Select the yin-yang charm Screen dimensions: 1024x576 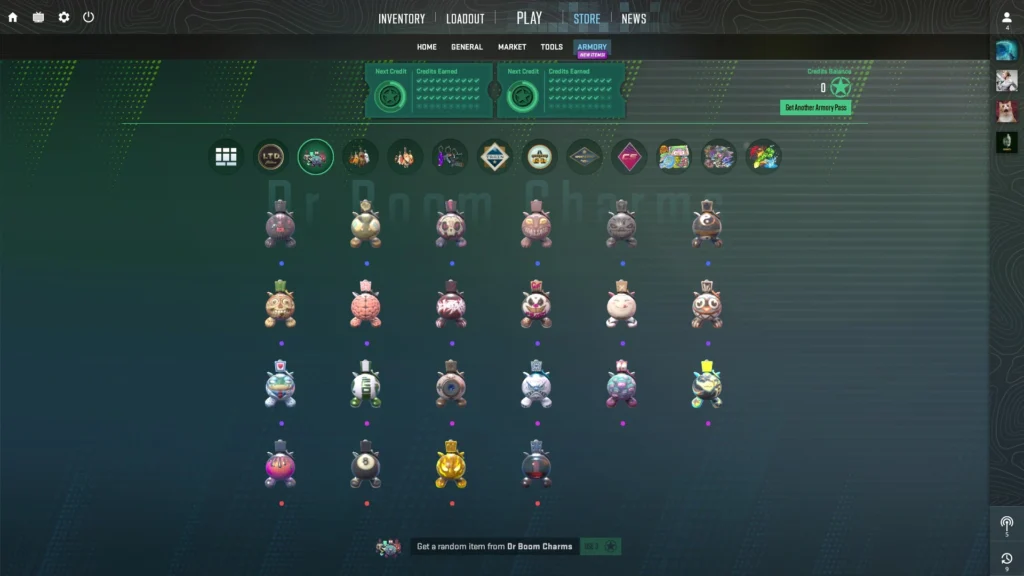click(x=707, y=227)
